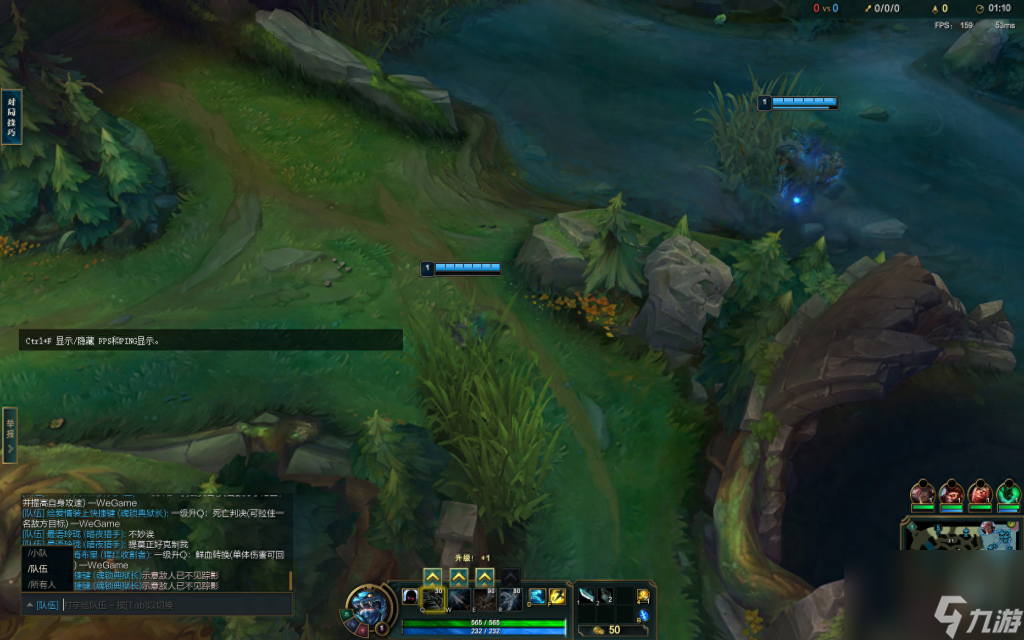
Task: Level up the Q ability
Action: click(x=433, y=577)
